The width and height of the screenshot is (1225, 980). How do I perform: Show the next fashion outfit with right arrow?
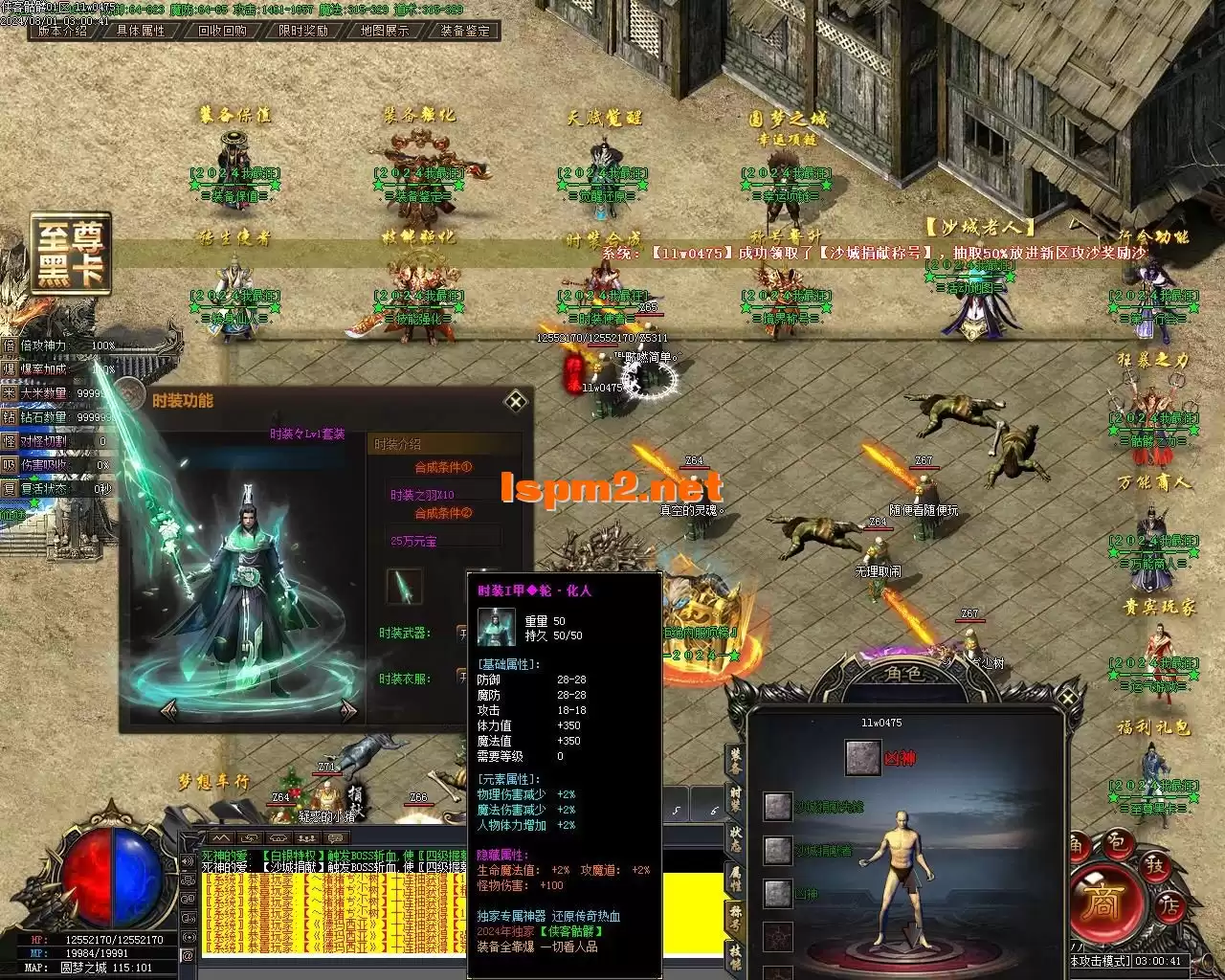348,709
